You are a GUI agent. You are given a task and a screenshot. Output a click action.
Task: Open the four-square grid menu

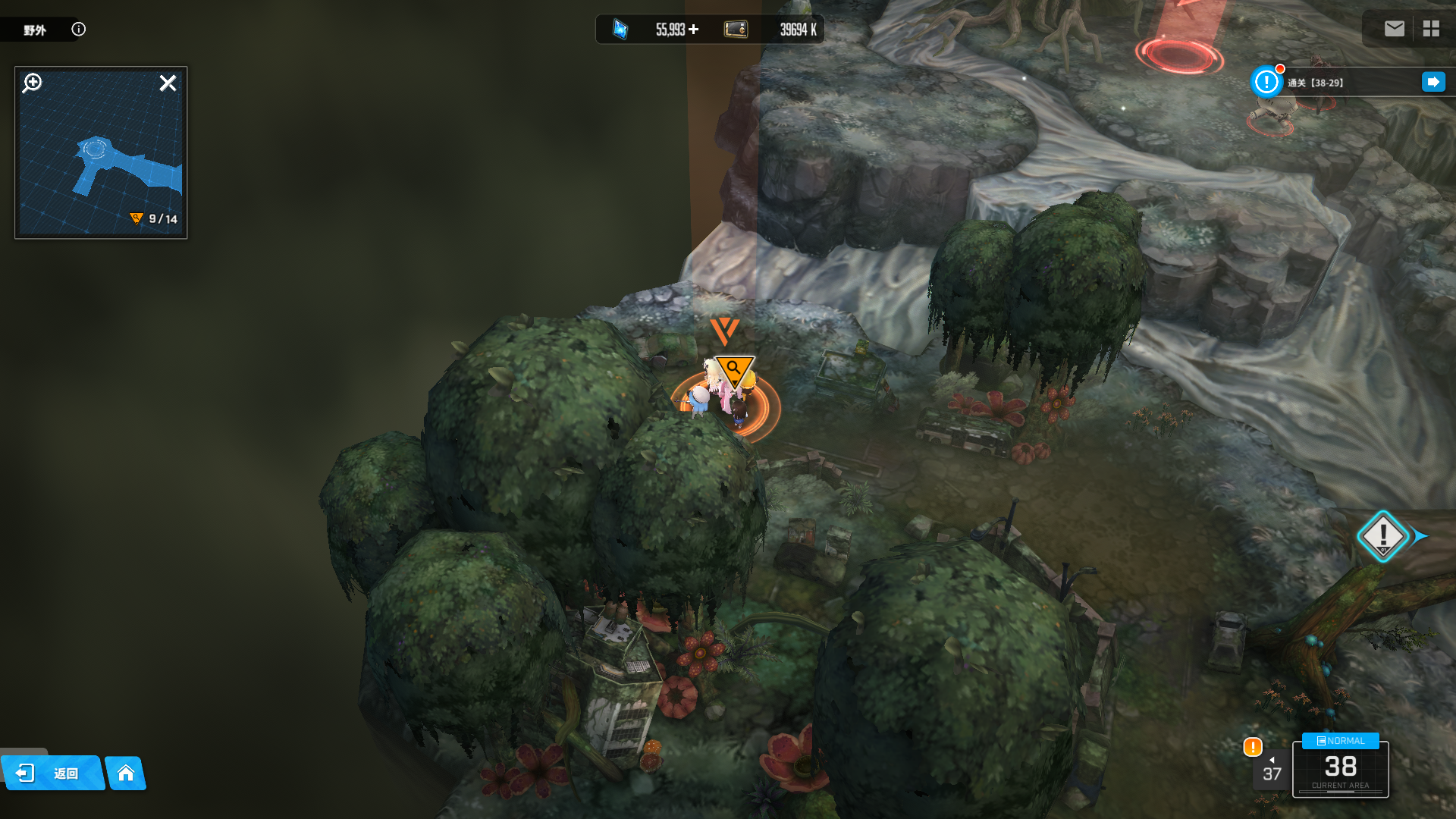click(x=1431, y=29)
